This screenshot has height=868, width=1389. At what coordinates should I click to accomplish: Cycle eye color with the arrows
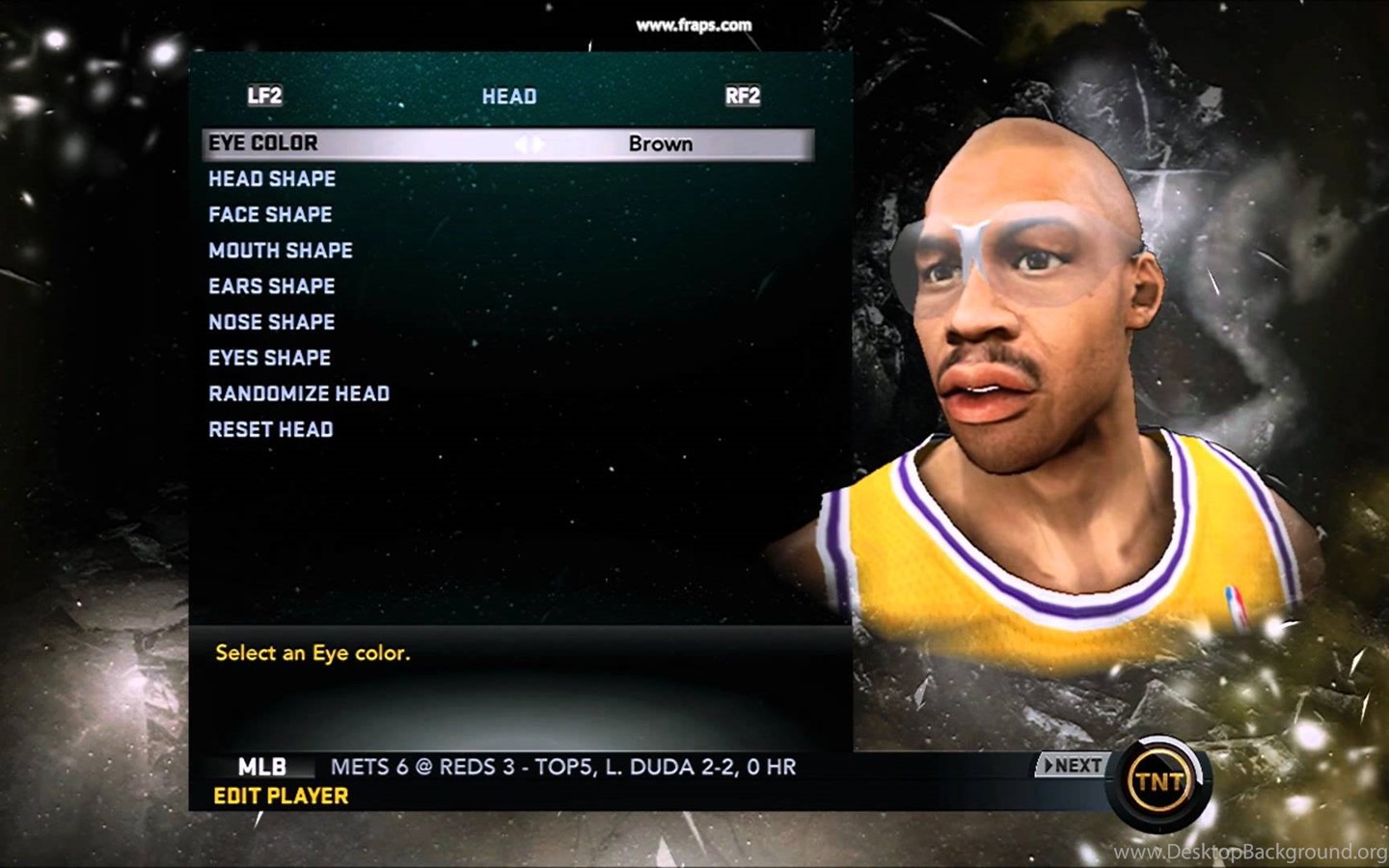click(x=530, y=145)
